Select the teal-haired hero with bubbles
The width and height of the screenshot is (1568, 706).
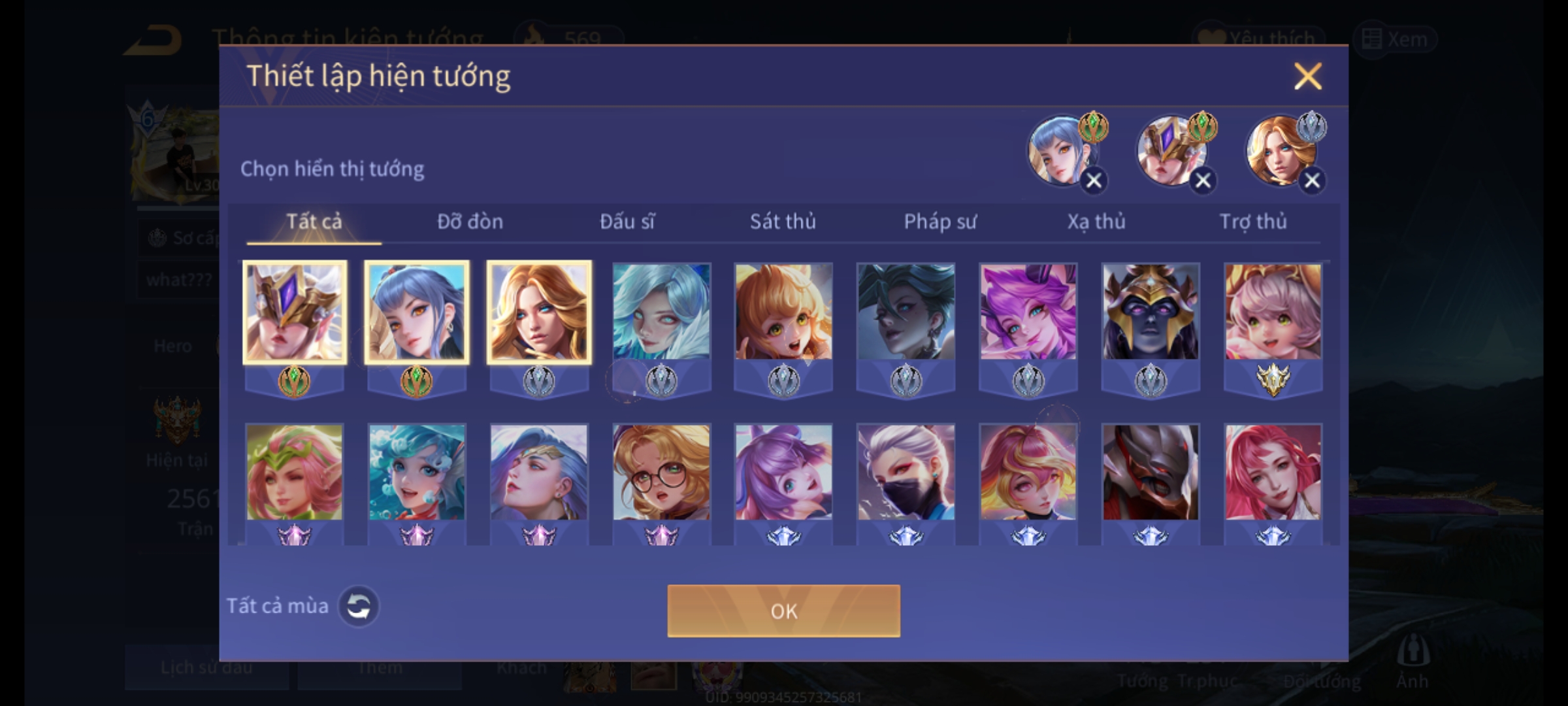point(417,473)
